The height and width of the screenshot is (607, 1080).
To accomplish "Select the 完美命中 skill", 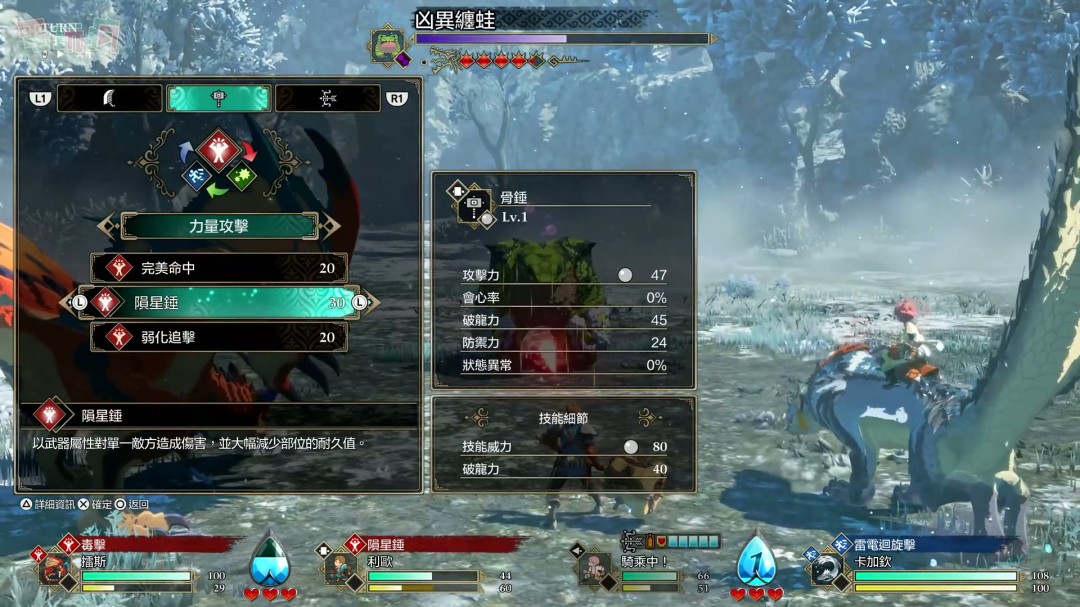I will (x=219, y=268).
